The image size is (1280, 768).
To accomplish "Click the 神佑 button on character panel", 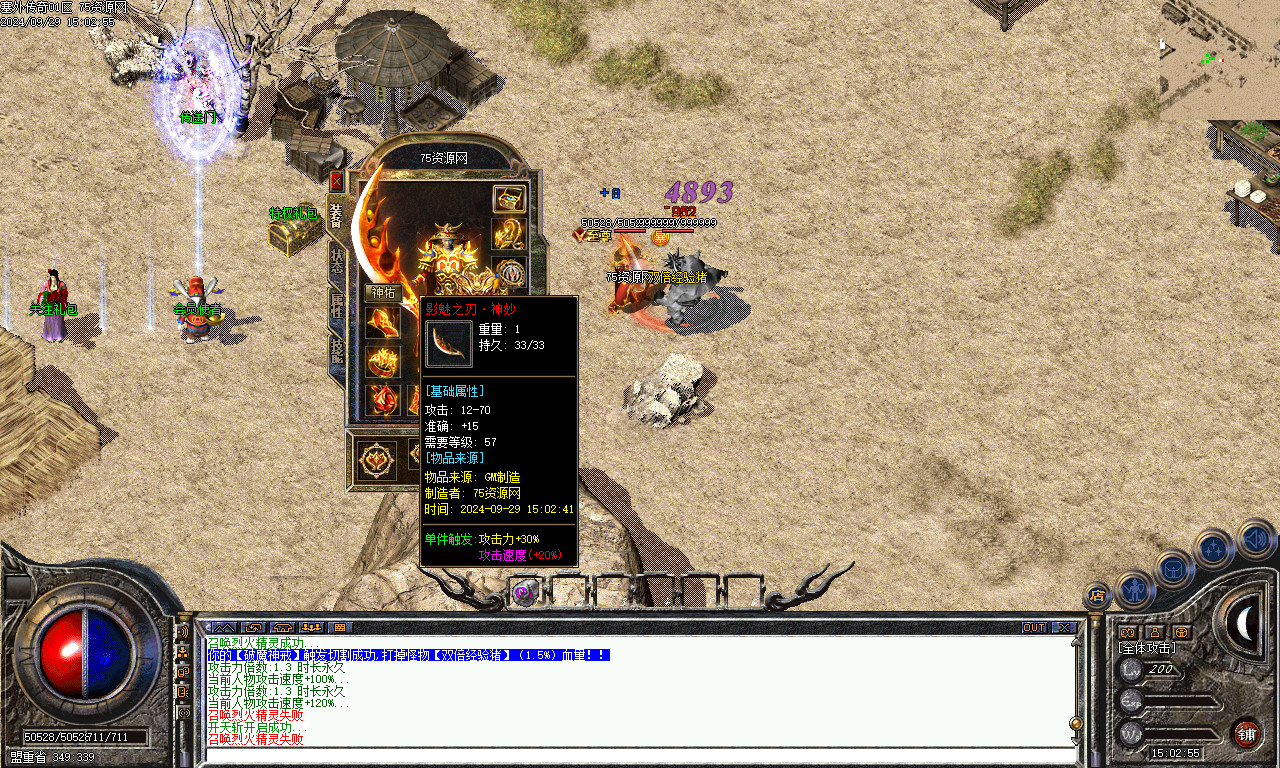I will click(x=384, y=293).
